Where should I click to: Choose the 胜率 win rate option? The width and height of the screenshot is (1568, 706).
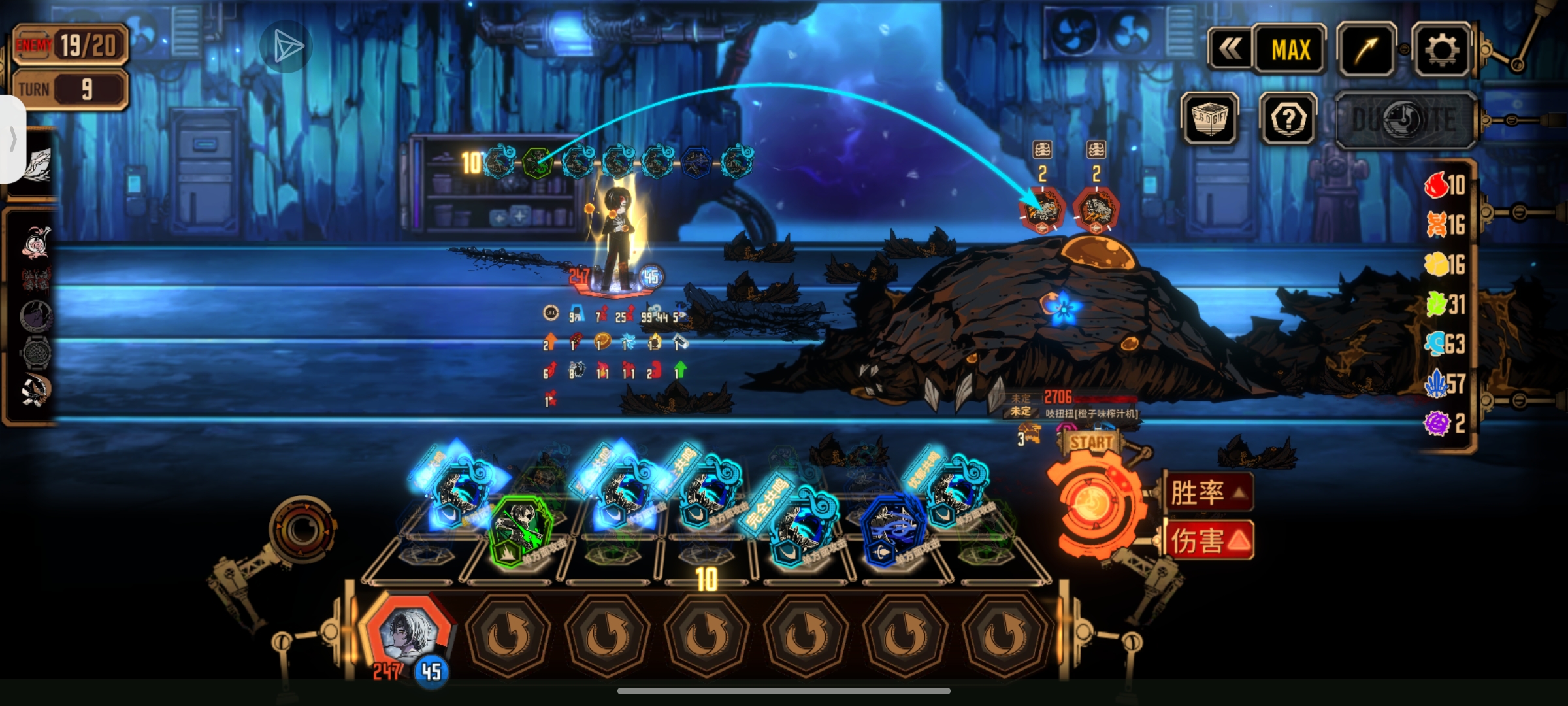(1207, 492)
